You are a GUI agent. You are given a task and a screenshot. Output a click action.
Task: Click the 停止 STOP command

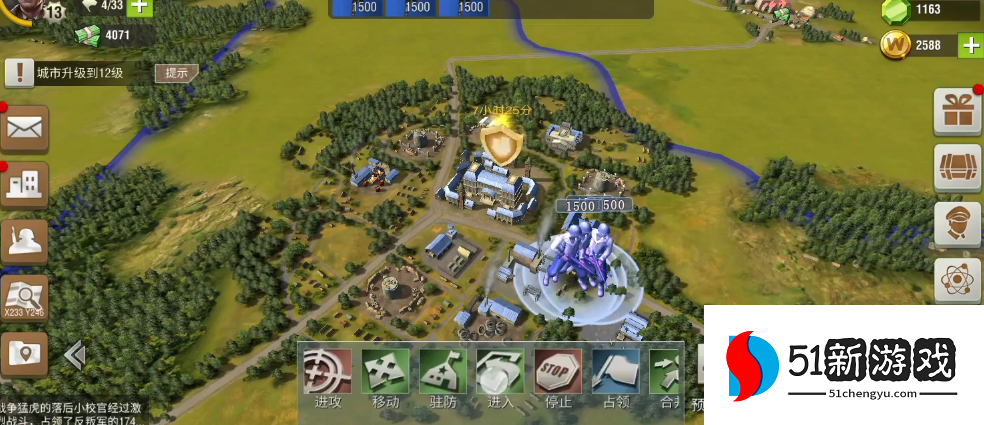[x=558, y=373]
